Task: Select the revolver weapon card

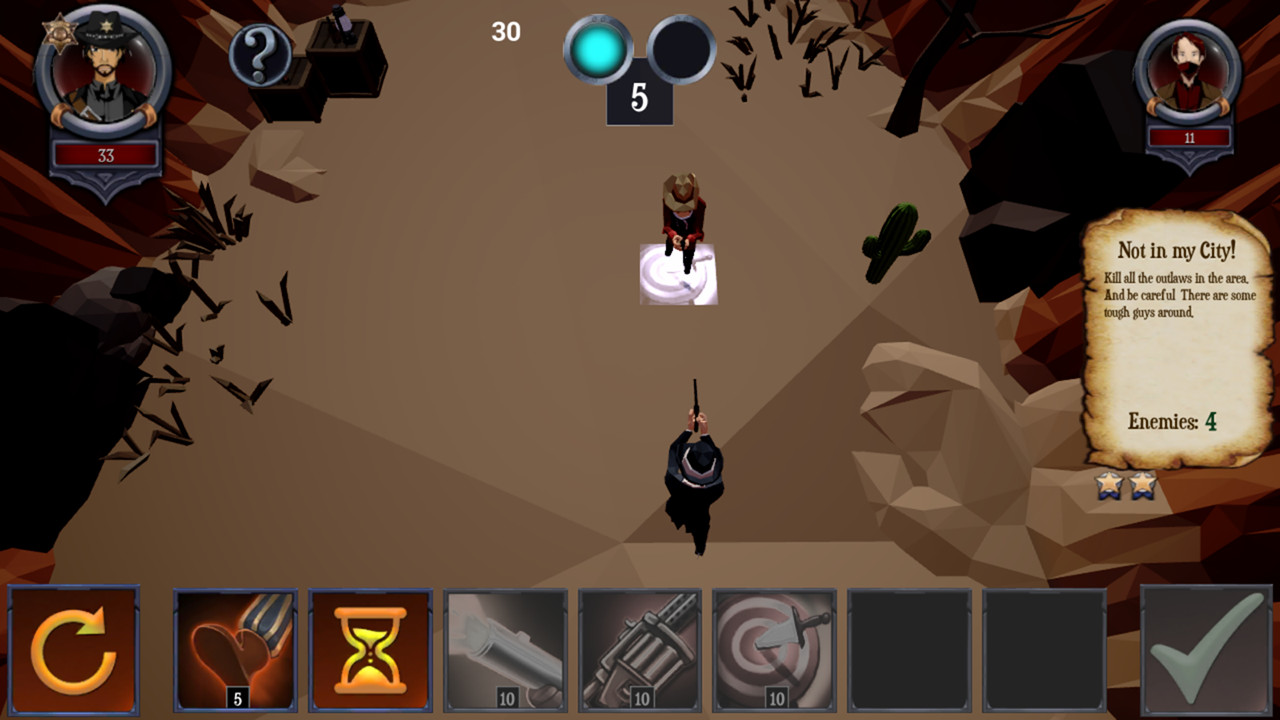Action: pyautogui.click(x=640, y=651)
